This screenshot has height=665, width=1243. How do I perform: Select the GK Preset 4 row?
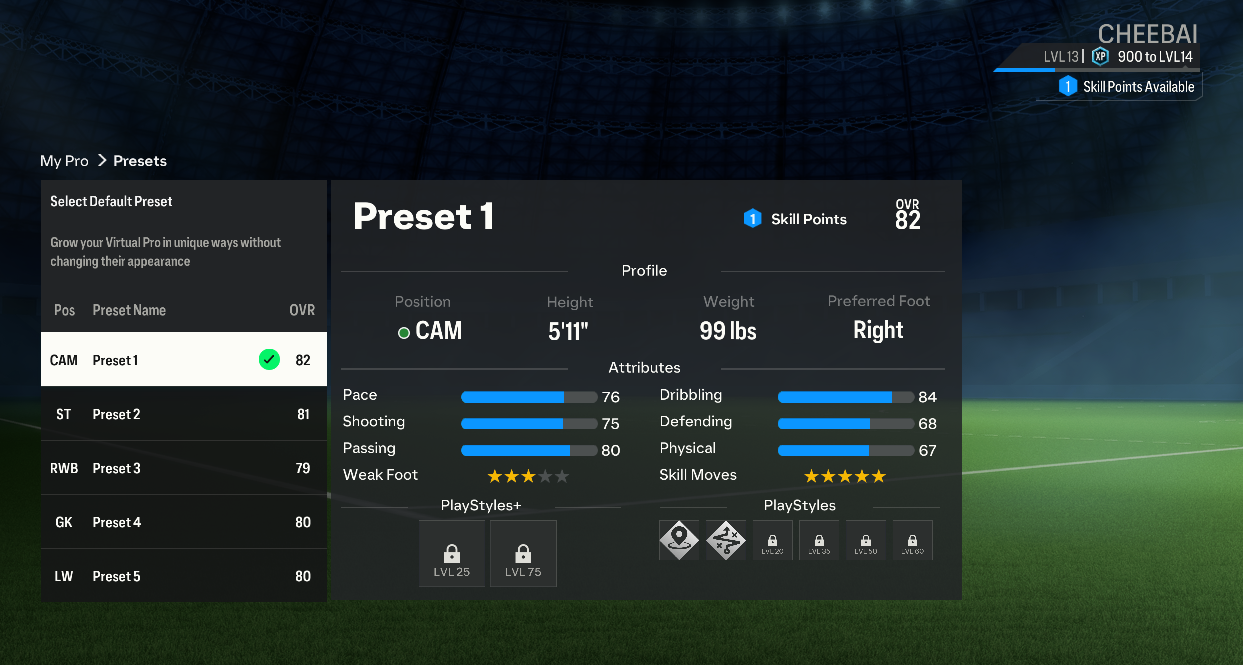[183, 522]
